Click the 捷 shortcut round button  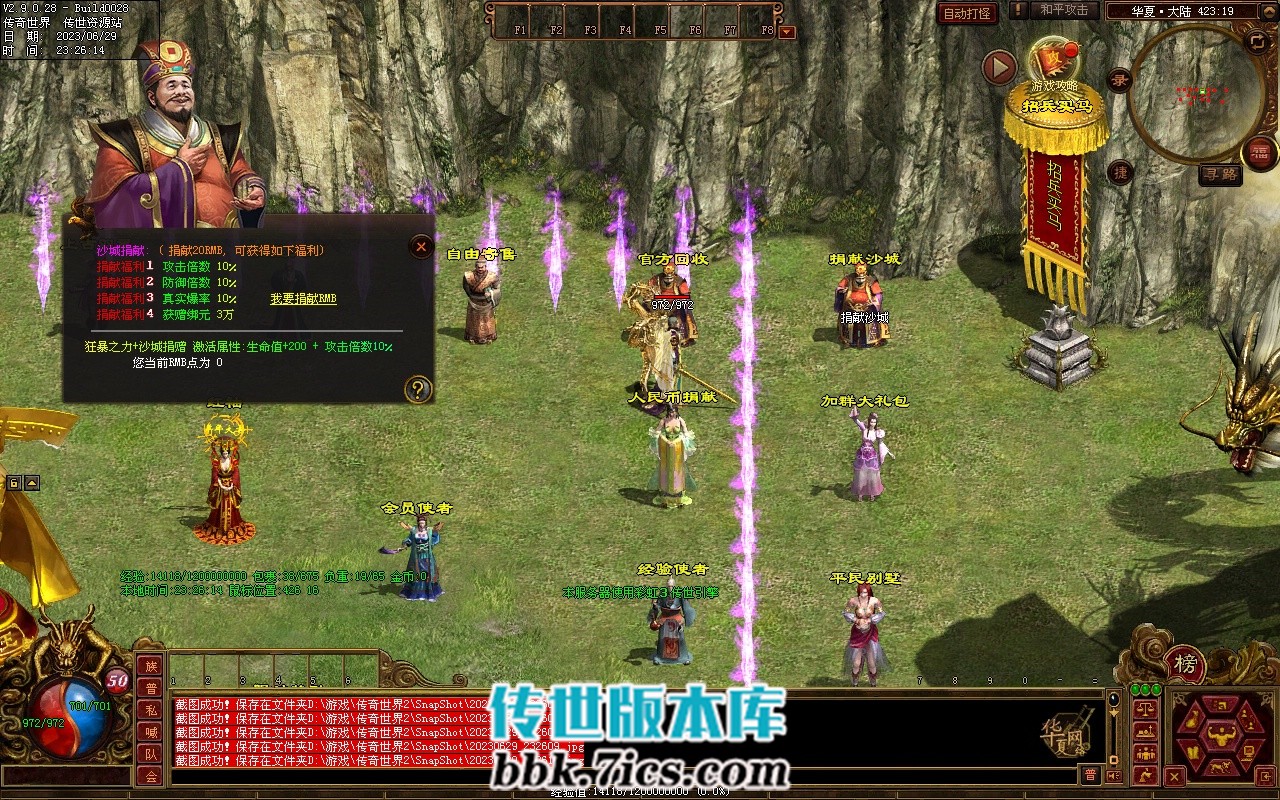point(1121,172)
